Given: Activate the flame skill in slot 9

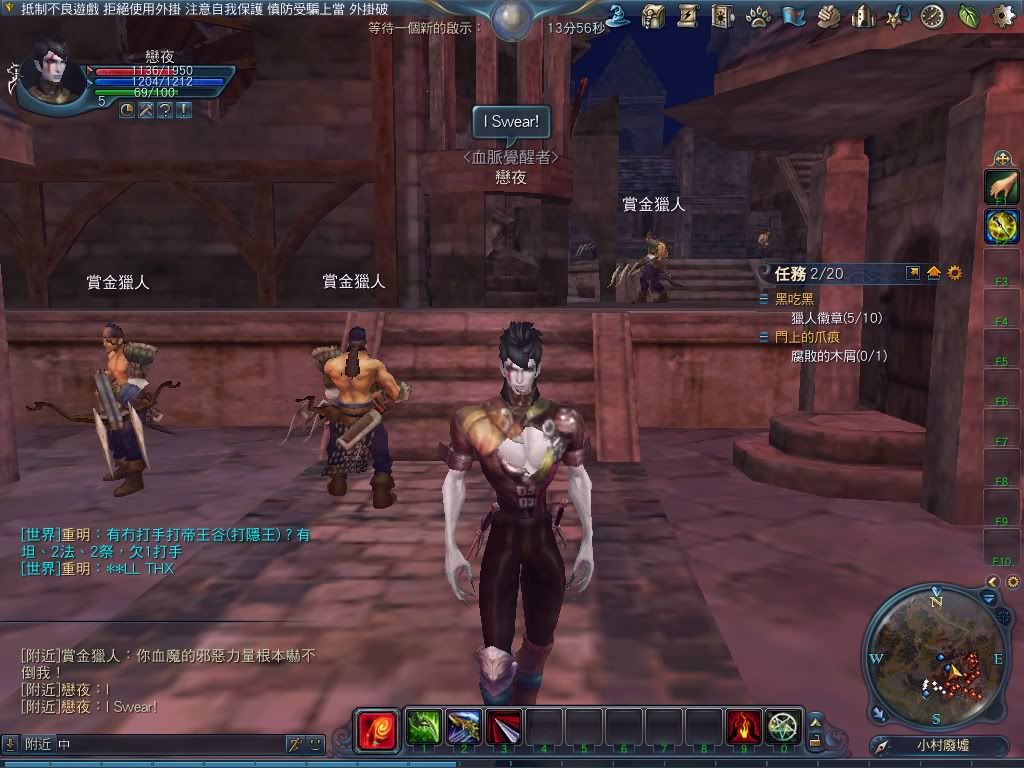Looking at the screenshot, I should point(744,726).
